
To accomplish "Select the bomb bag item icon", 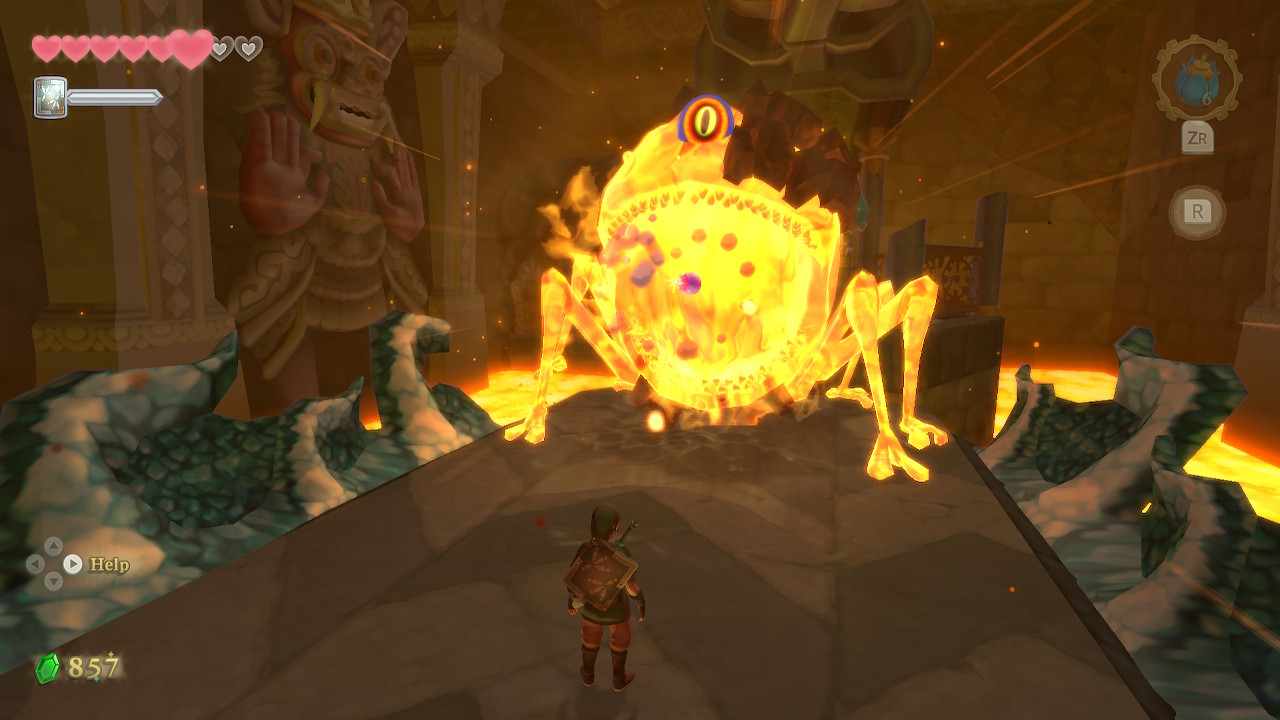I will [1197, 79].
